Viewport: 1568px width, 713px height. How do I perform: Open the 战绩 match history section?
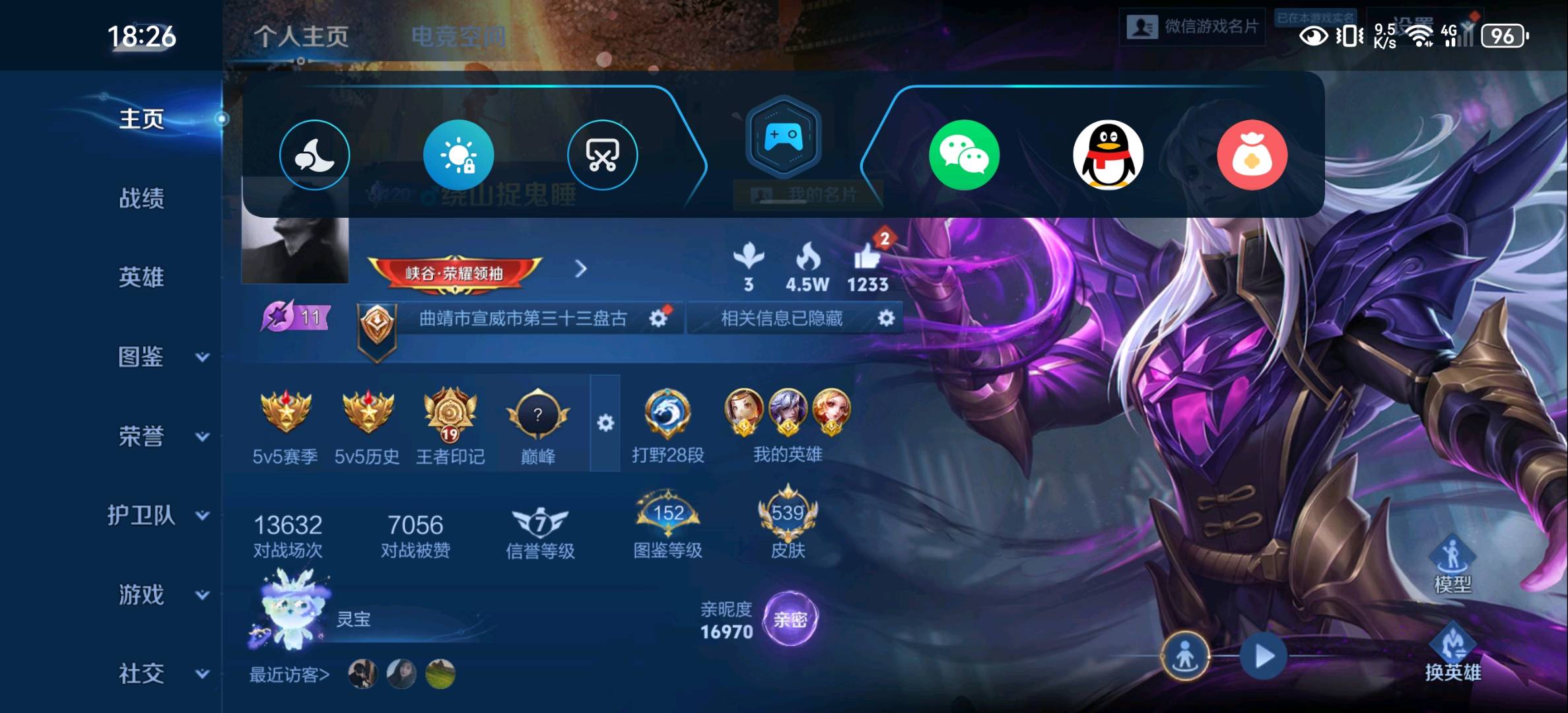[141, 198]
